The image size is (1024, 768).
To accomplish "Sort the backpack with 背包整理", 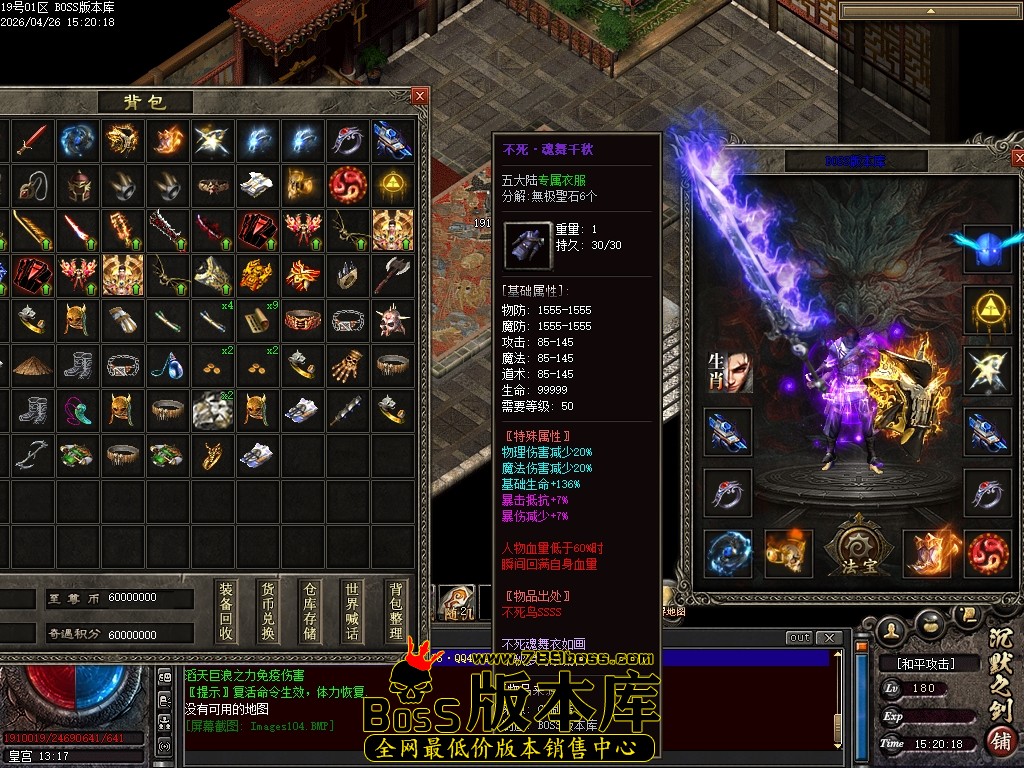I will [396, 611].
